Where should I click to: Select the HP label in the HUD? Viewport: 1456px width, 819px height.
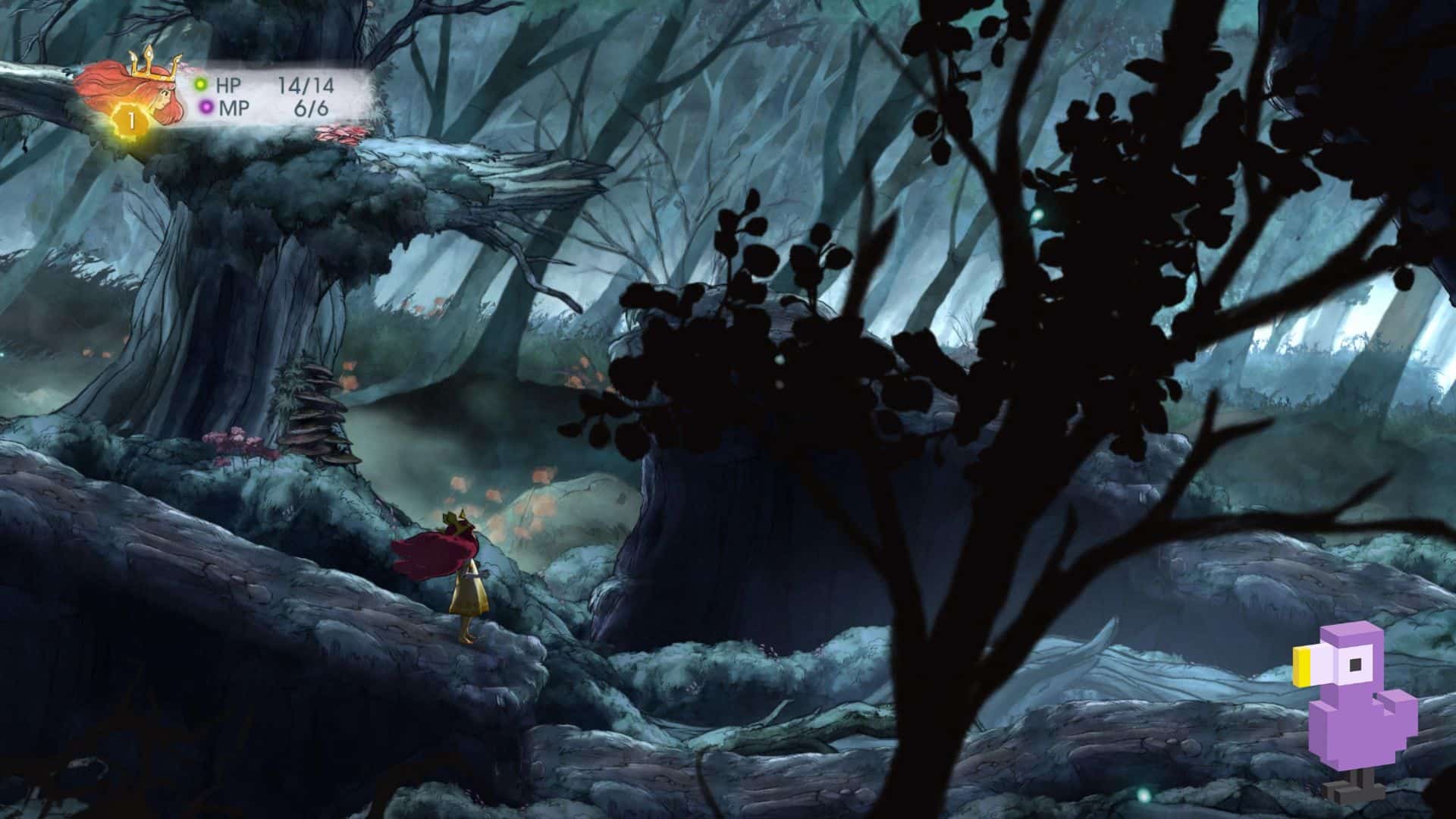(x=227, y=83)
